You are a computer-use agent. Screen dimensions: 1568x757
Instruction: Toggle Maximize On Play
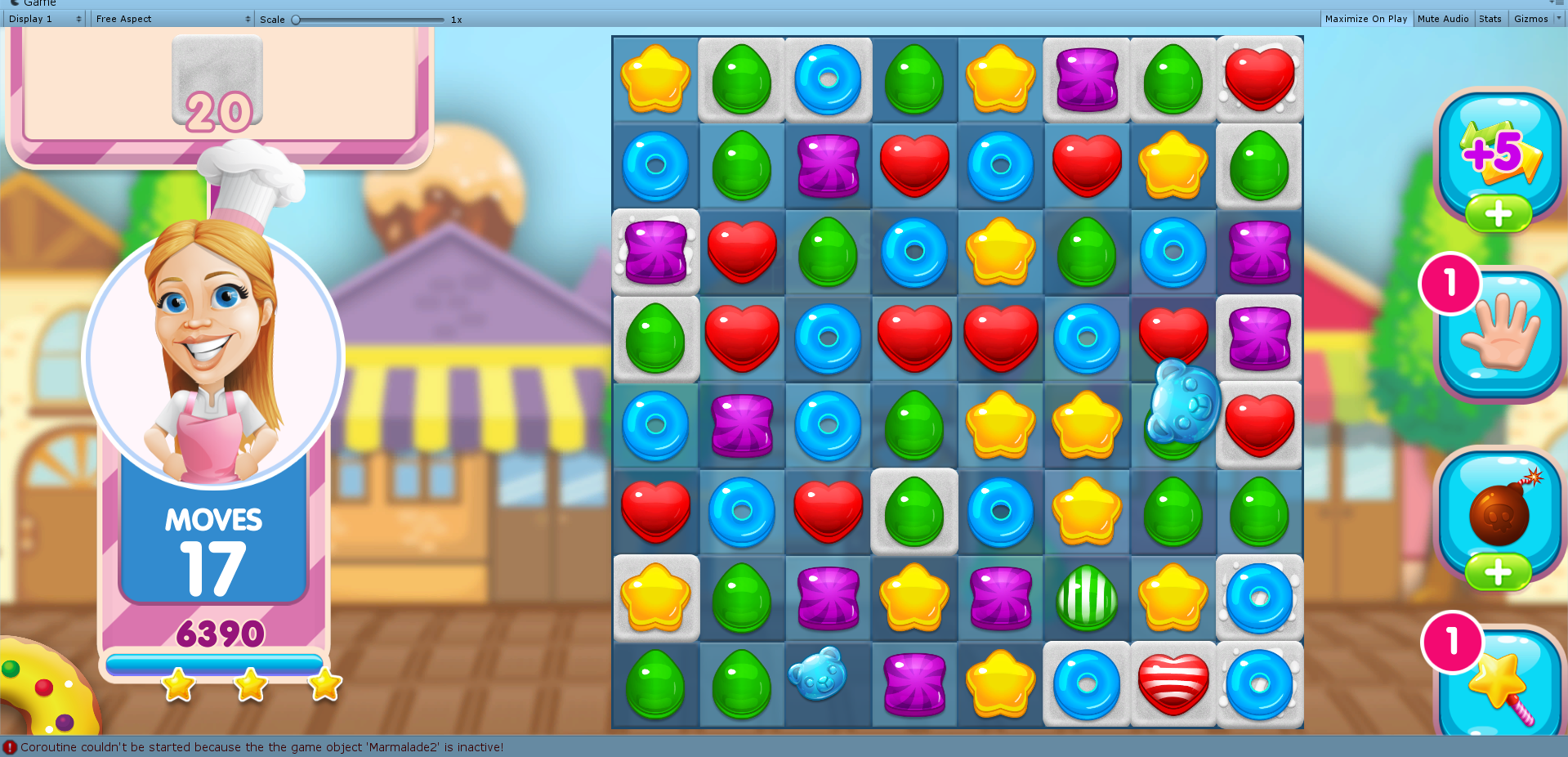tap(1365, 18)
